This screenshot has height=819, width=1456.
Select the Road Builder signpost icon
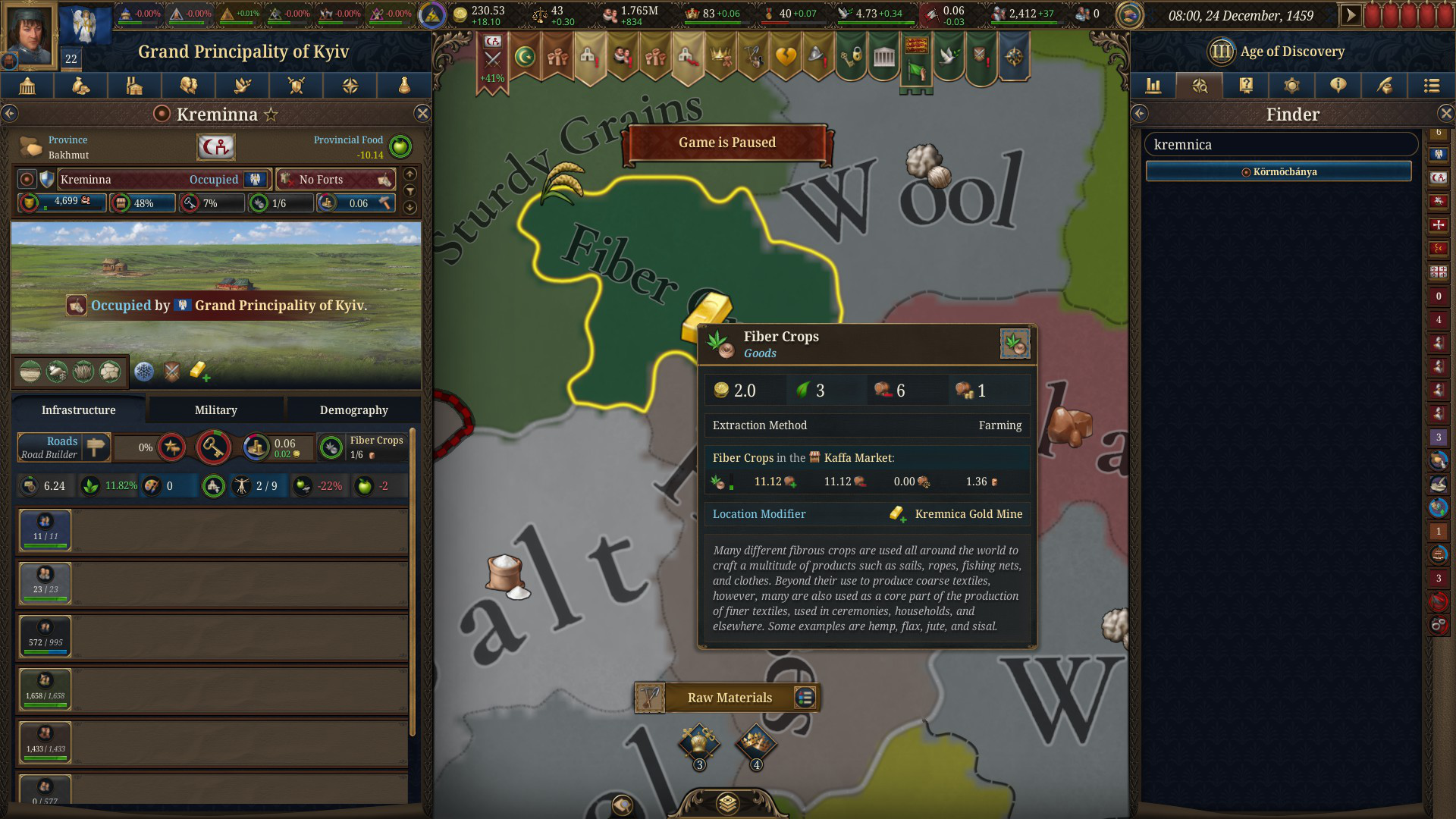point(96,447)
